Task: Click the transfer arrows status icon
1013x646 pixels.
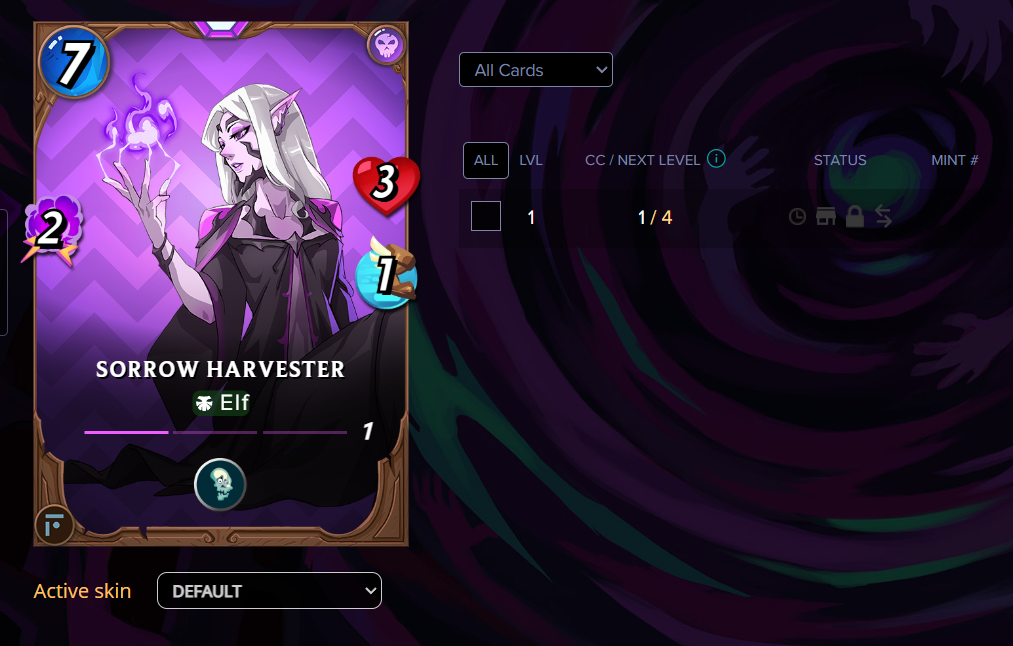Action: (x=883, y=216)
